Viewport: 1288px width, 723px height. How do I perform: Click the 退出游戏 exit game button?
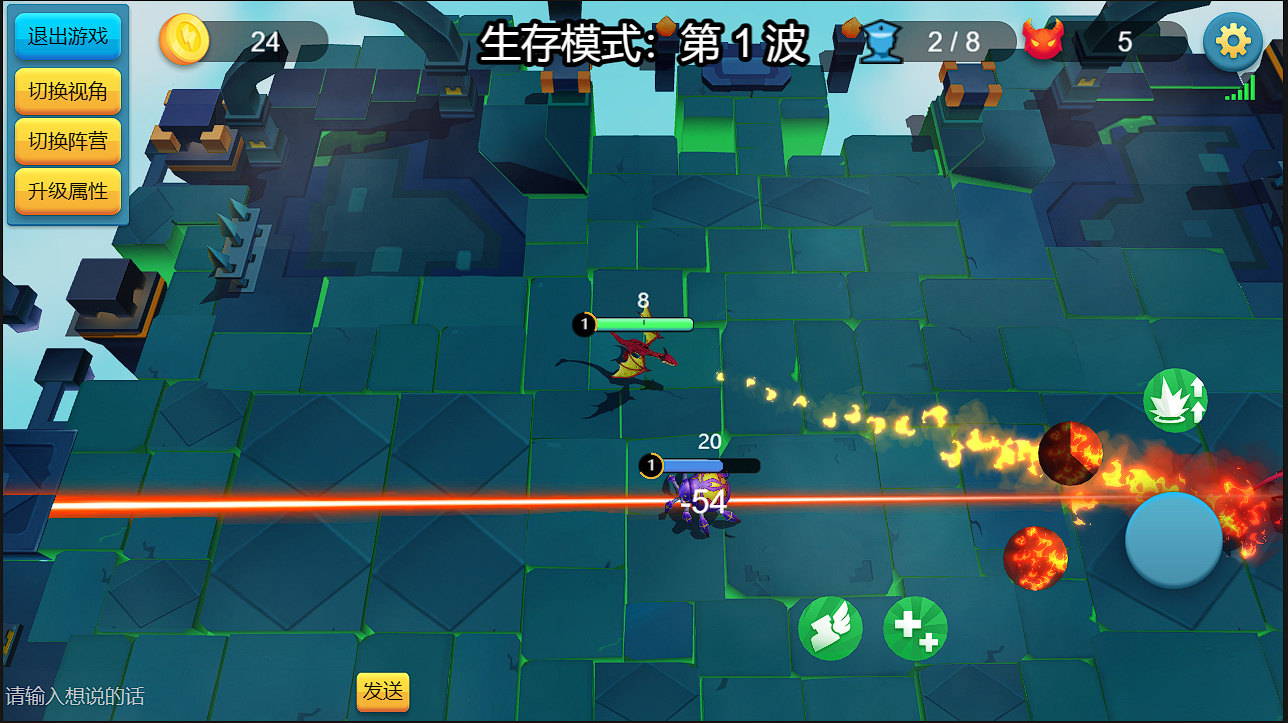(x=68, y=37)
